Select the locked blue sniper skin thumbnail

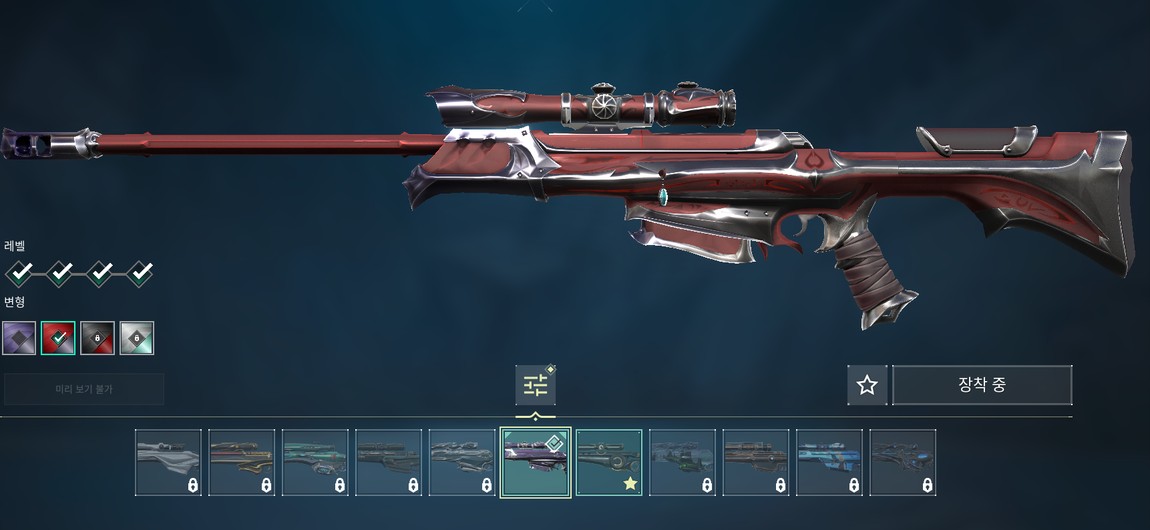point(829,462)
